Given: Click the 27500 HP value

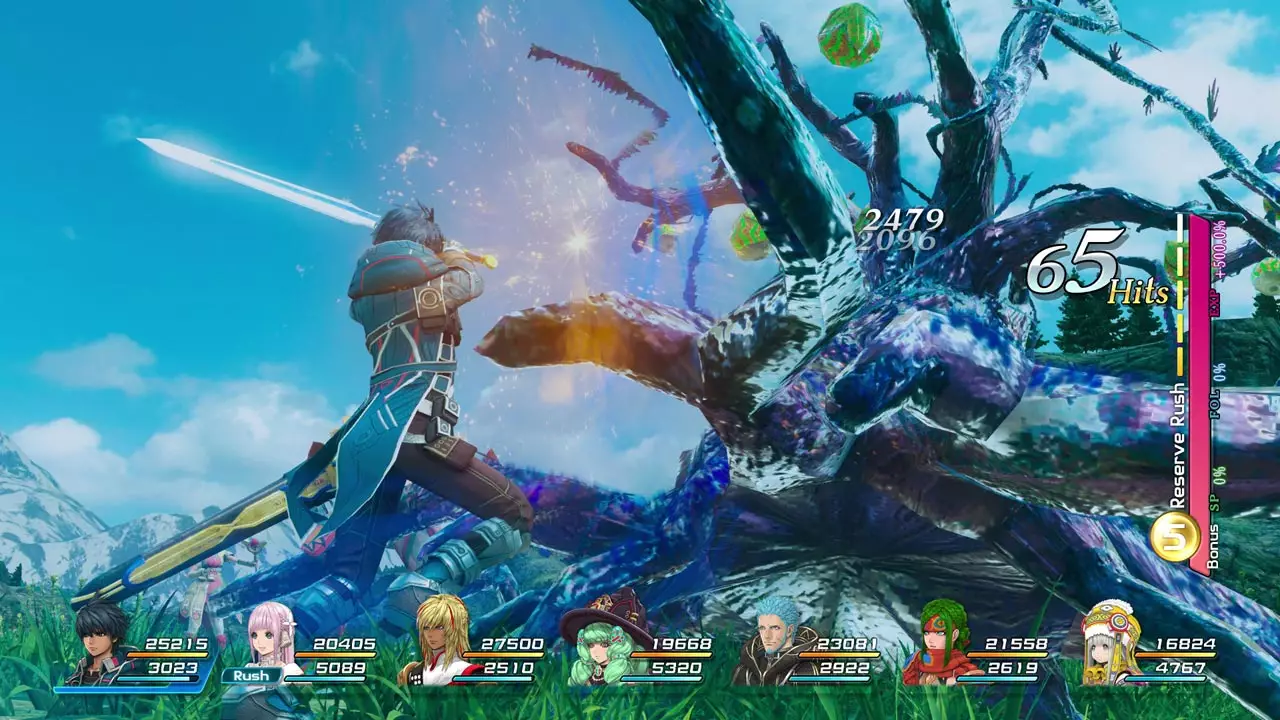Looking at the screenshot, I should [513, 645].
